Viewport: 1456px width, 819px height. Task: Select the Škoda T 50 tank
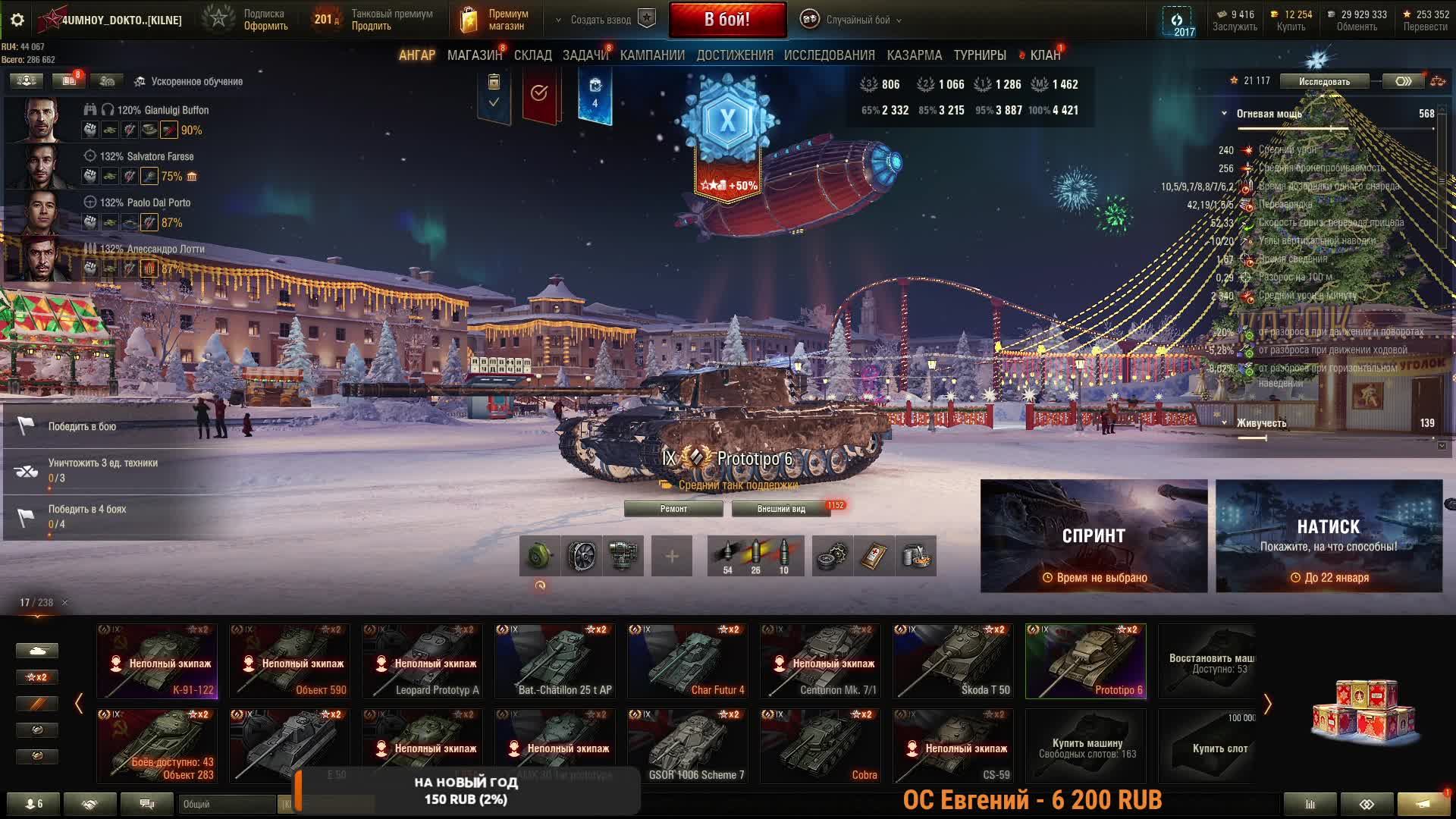point(952,661)
